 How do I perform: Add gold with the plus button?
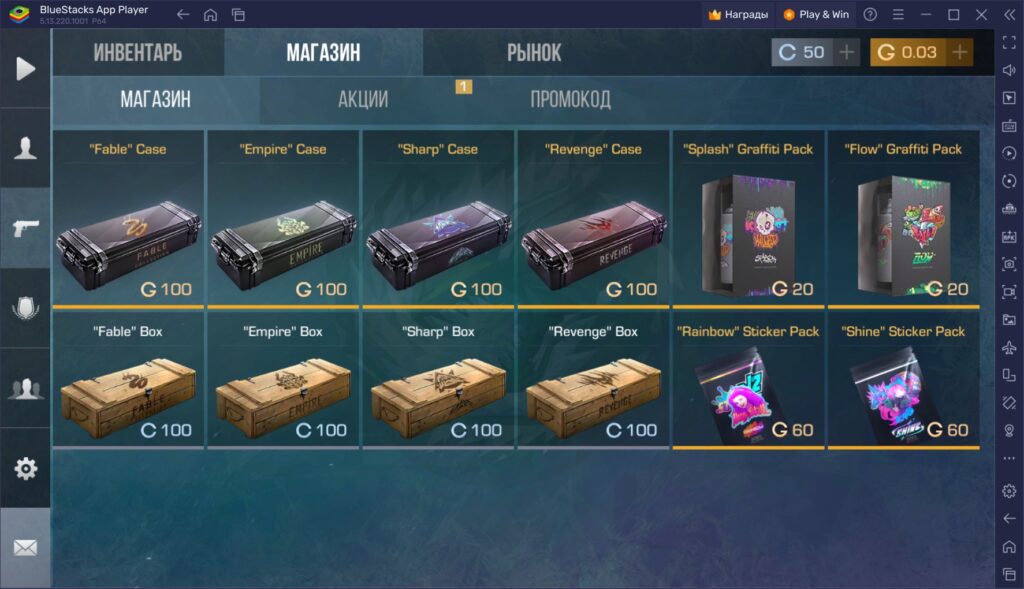pos(960,53)
